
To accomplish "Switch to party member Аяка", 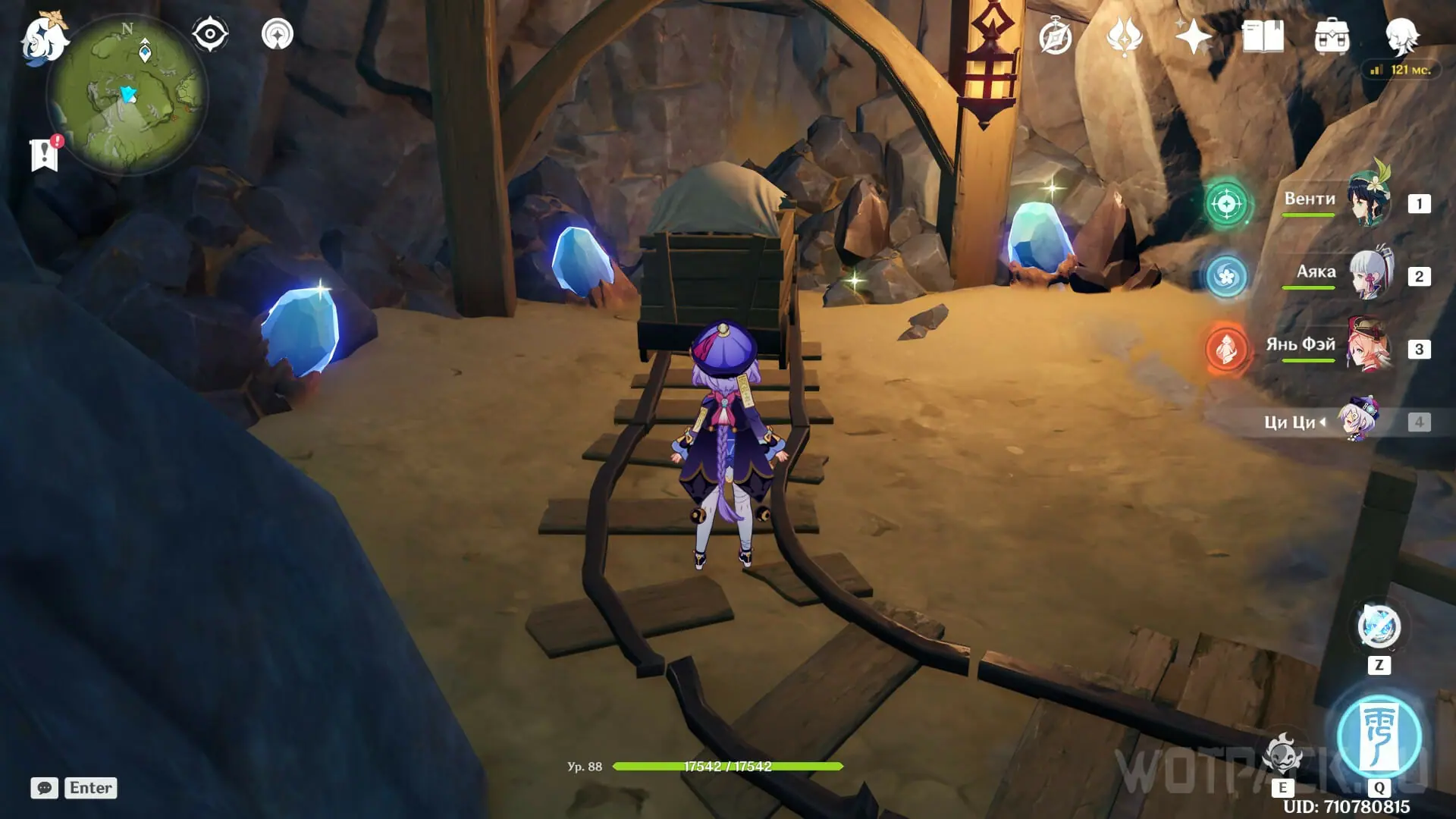I will [x=1371, y=274].
